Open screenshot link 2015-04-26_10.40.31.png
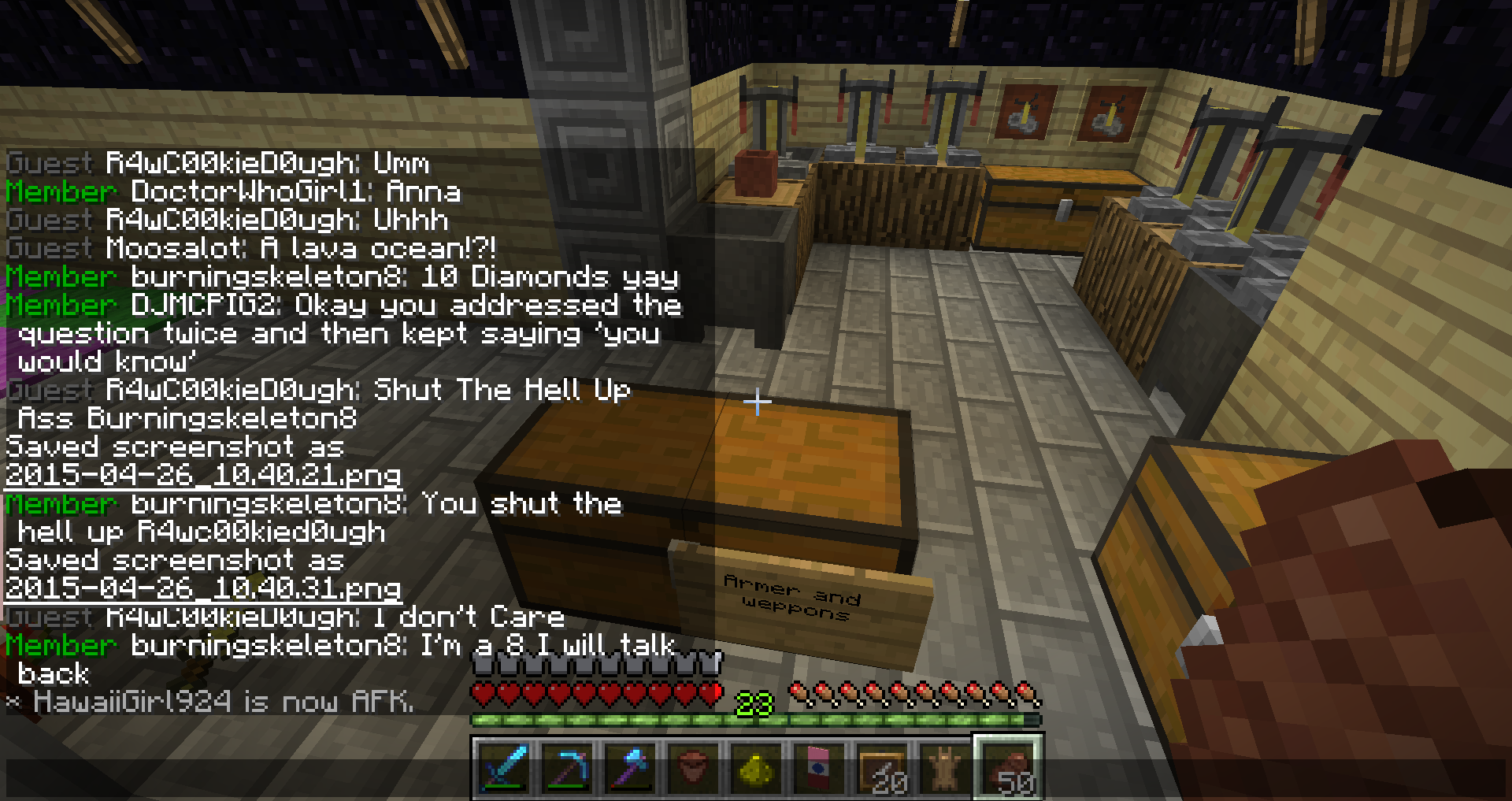The height and width of the screenshot is (801, 1512). click(203, 588)
